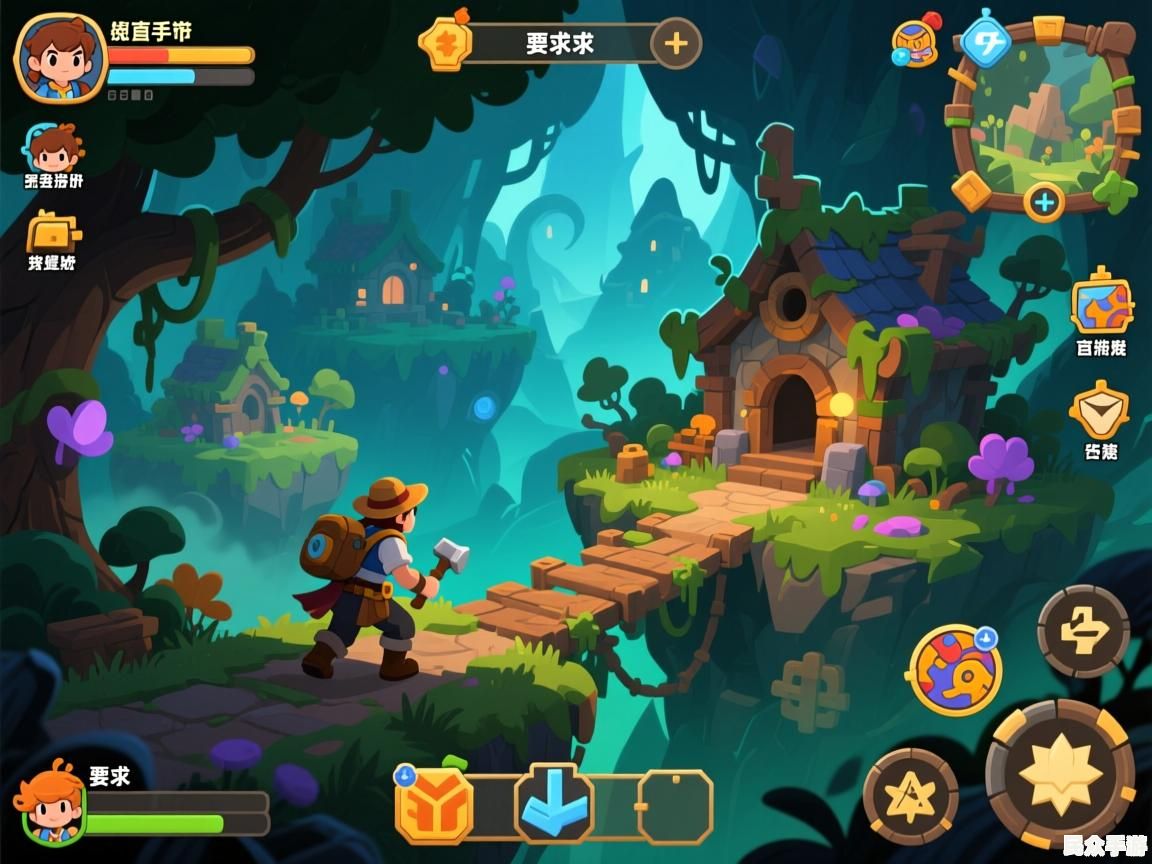1152x864 pixels.
Task: Click the gold hexagon icon on the top bar
Action: [x=445, y=44]
